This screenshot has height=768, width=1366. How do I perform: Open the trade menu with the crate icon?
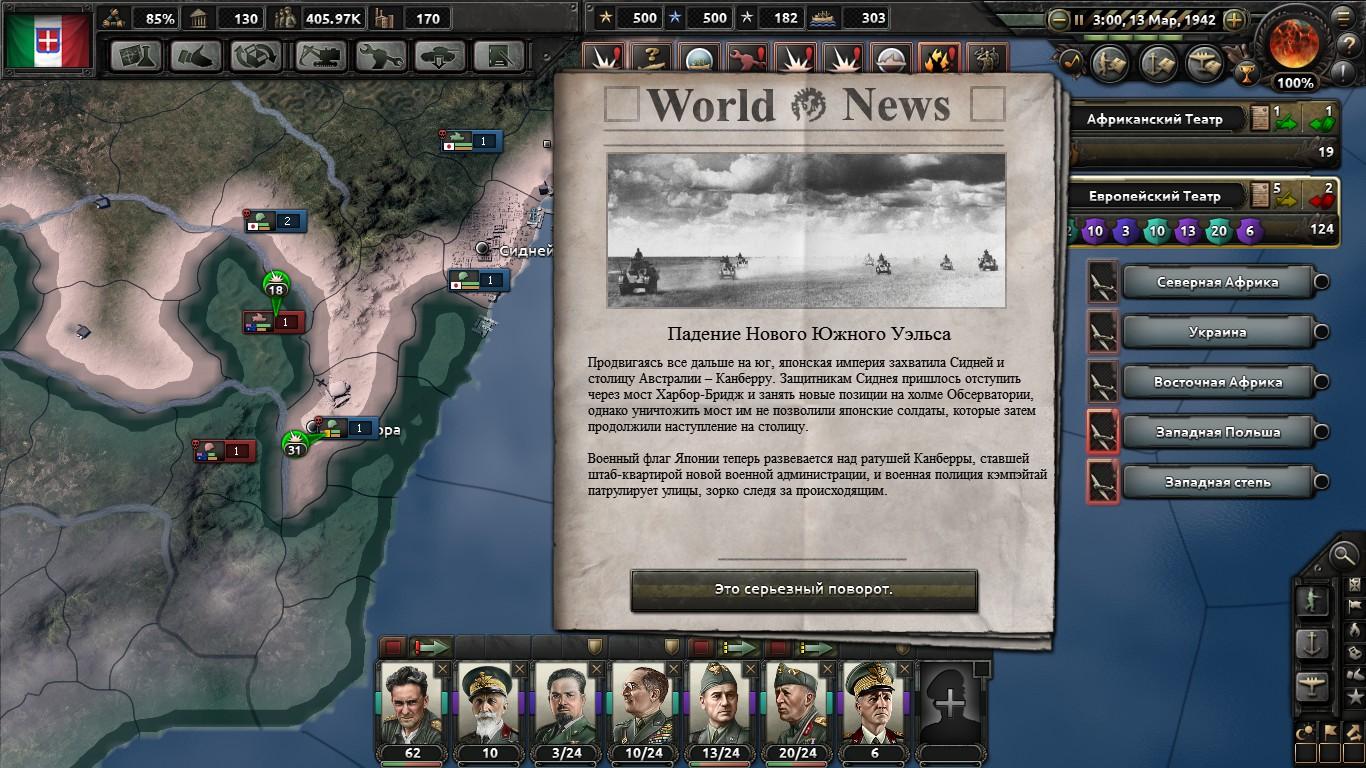pos(256,56)
